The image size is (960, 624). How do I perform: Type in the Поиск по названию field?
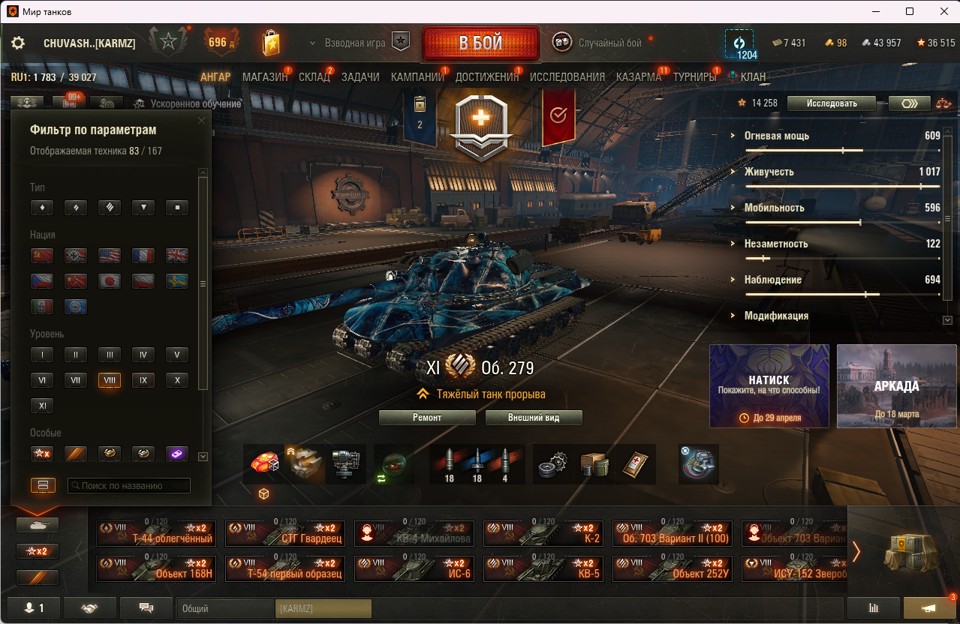pos(128,486)
